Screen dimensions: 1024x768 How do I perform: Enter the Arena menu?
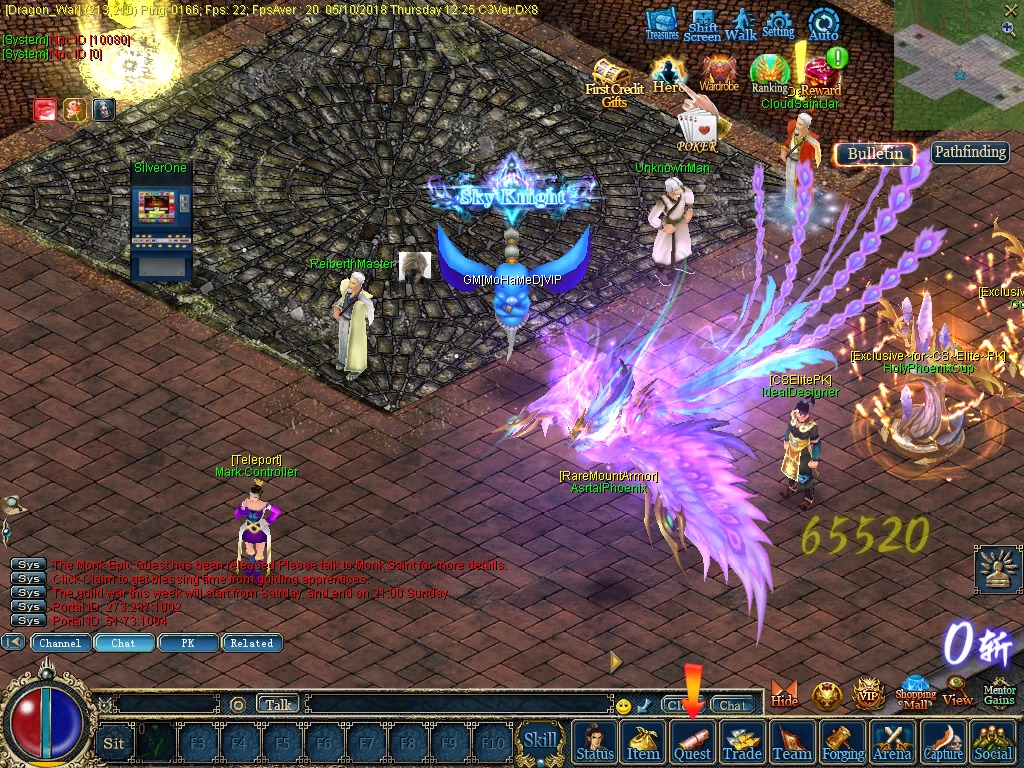(893, 743)
